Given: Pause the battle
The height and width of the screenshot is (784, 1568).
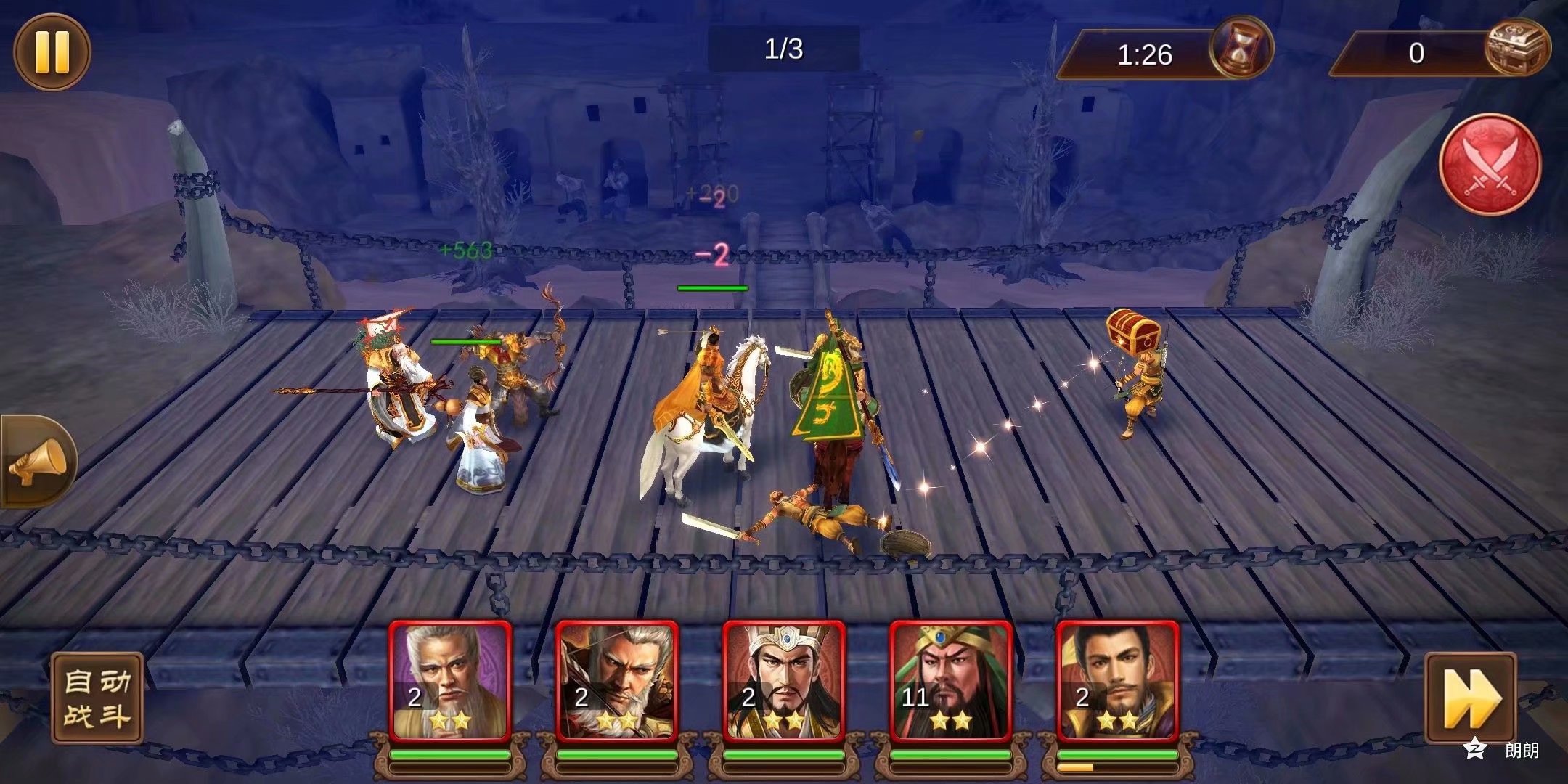Looking at the screenshot, I should (x=52, y=52).
